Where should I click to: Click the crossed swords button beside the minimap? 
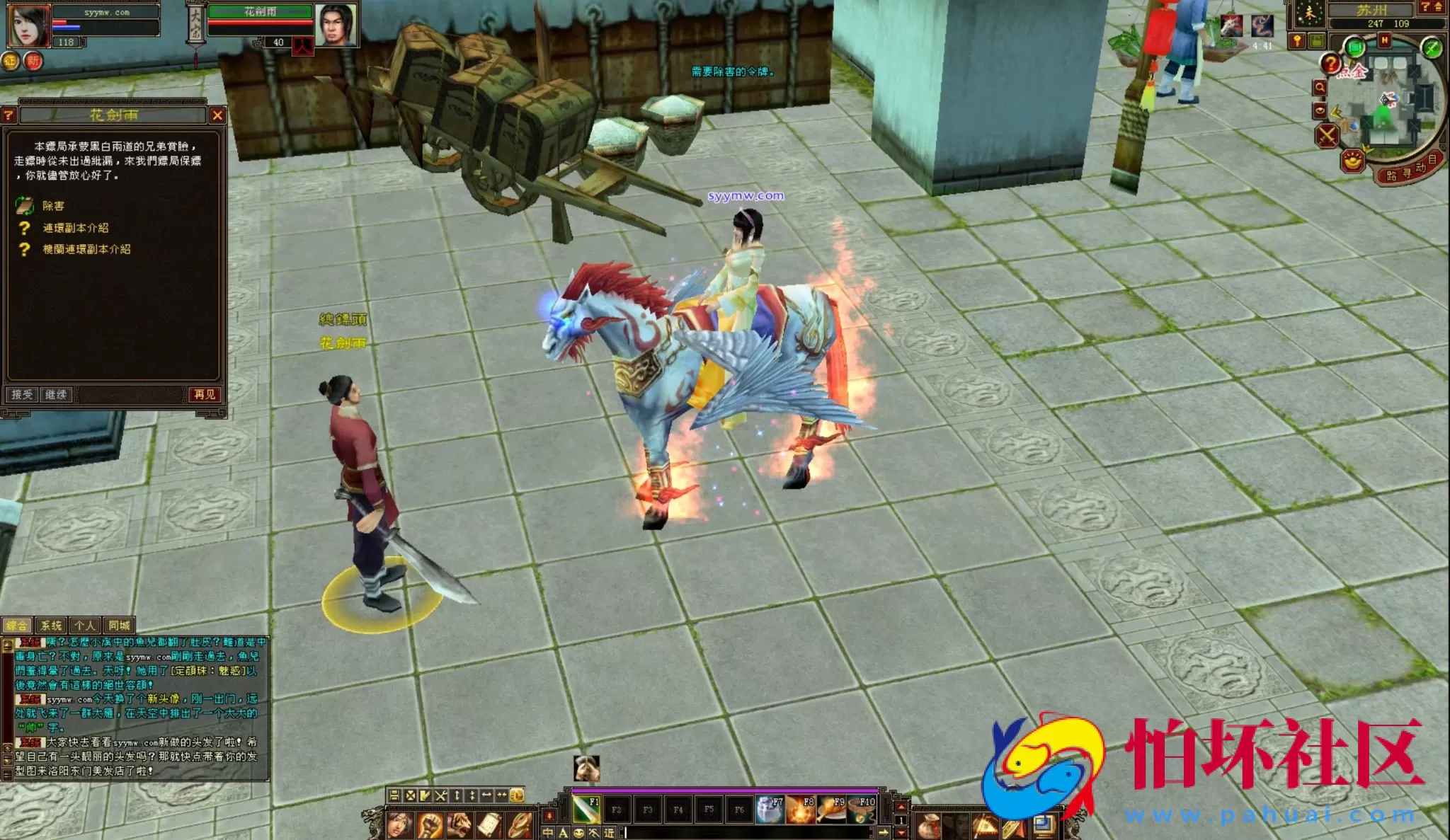click(x=1327, y=135)
